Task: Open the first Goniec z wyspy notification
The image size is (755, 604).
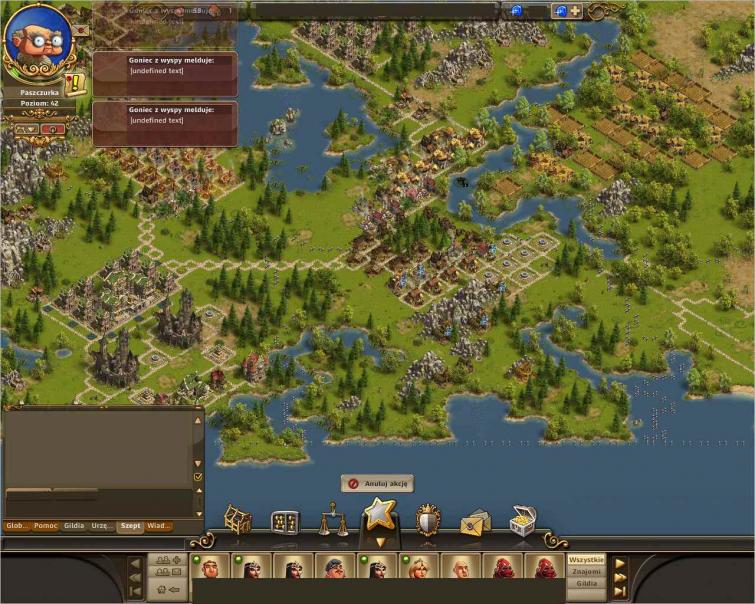Action: (x=165, y=73)
